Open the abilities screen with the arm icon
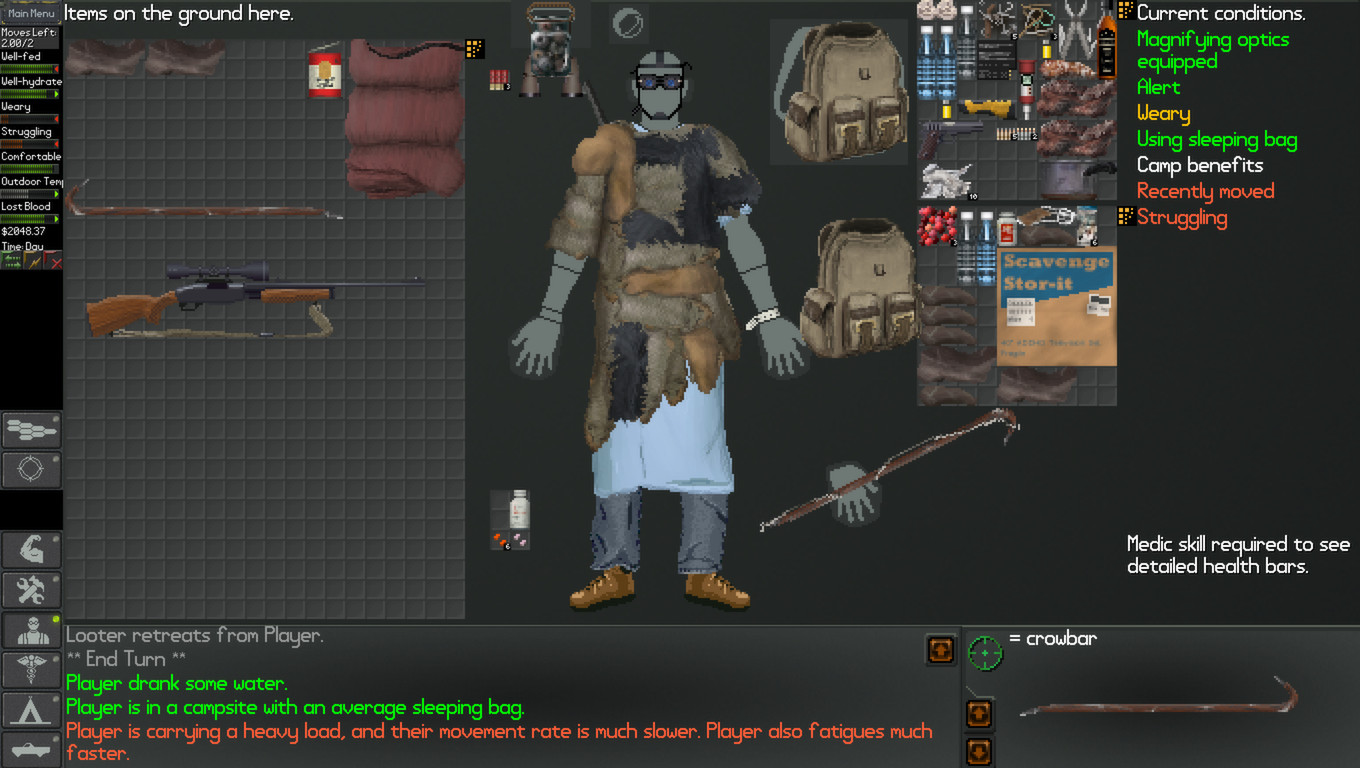Screen dimensions: 1360x768 tap(31, 549)
